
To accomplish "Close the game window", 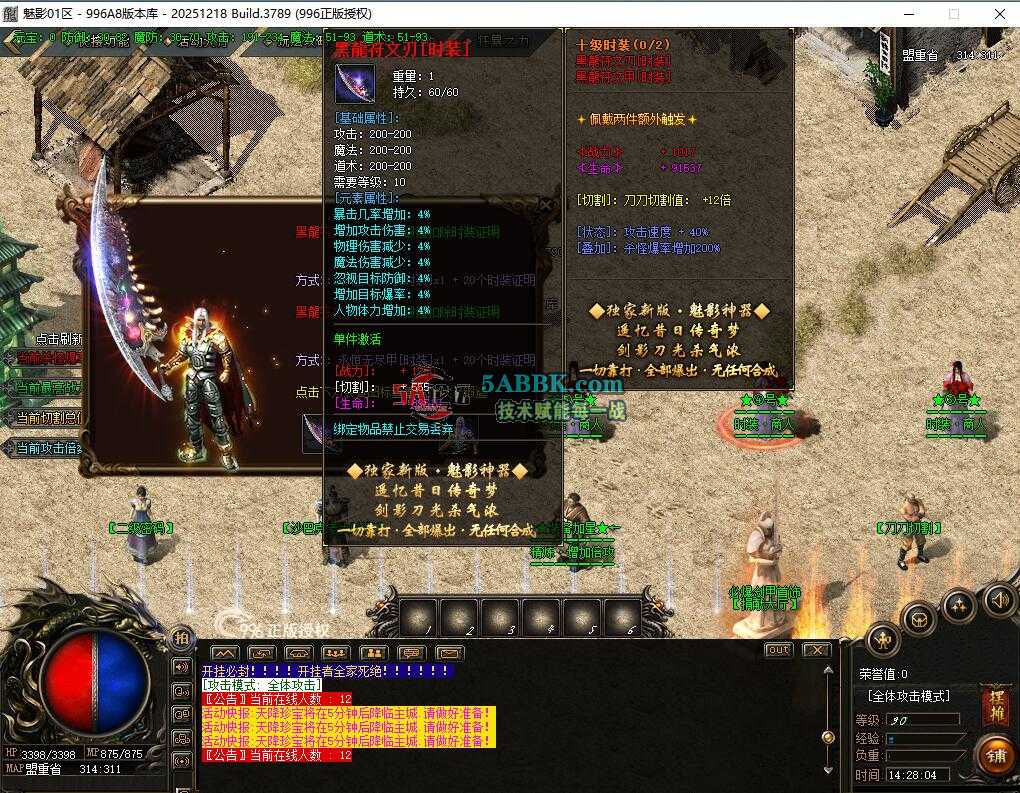I will [999, 14].
